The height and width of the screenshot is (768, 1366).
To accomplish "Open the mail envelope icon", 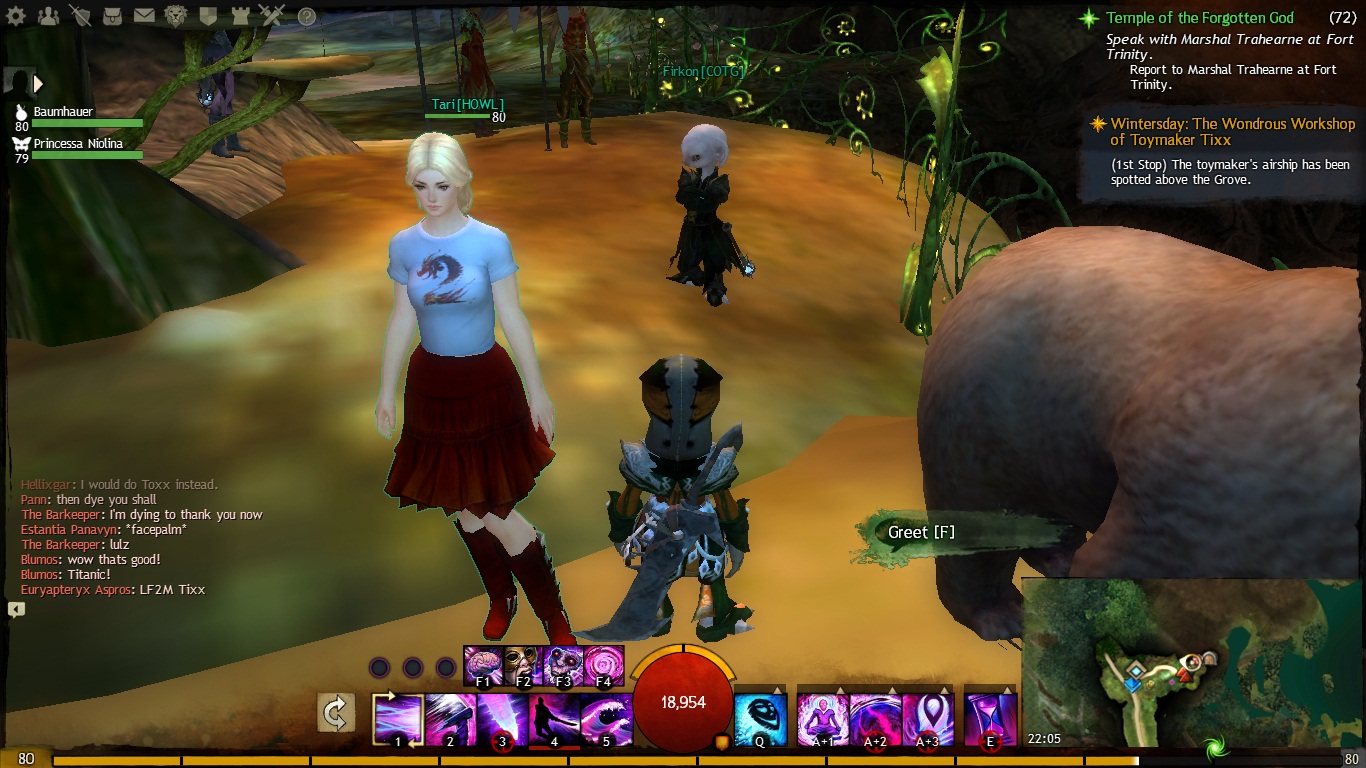I will [x=144, y=16].
